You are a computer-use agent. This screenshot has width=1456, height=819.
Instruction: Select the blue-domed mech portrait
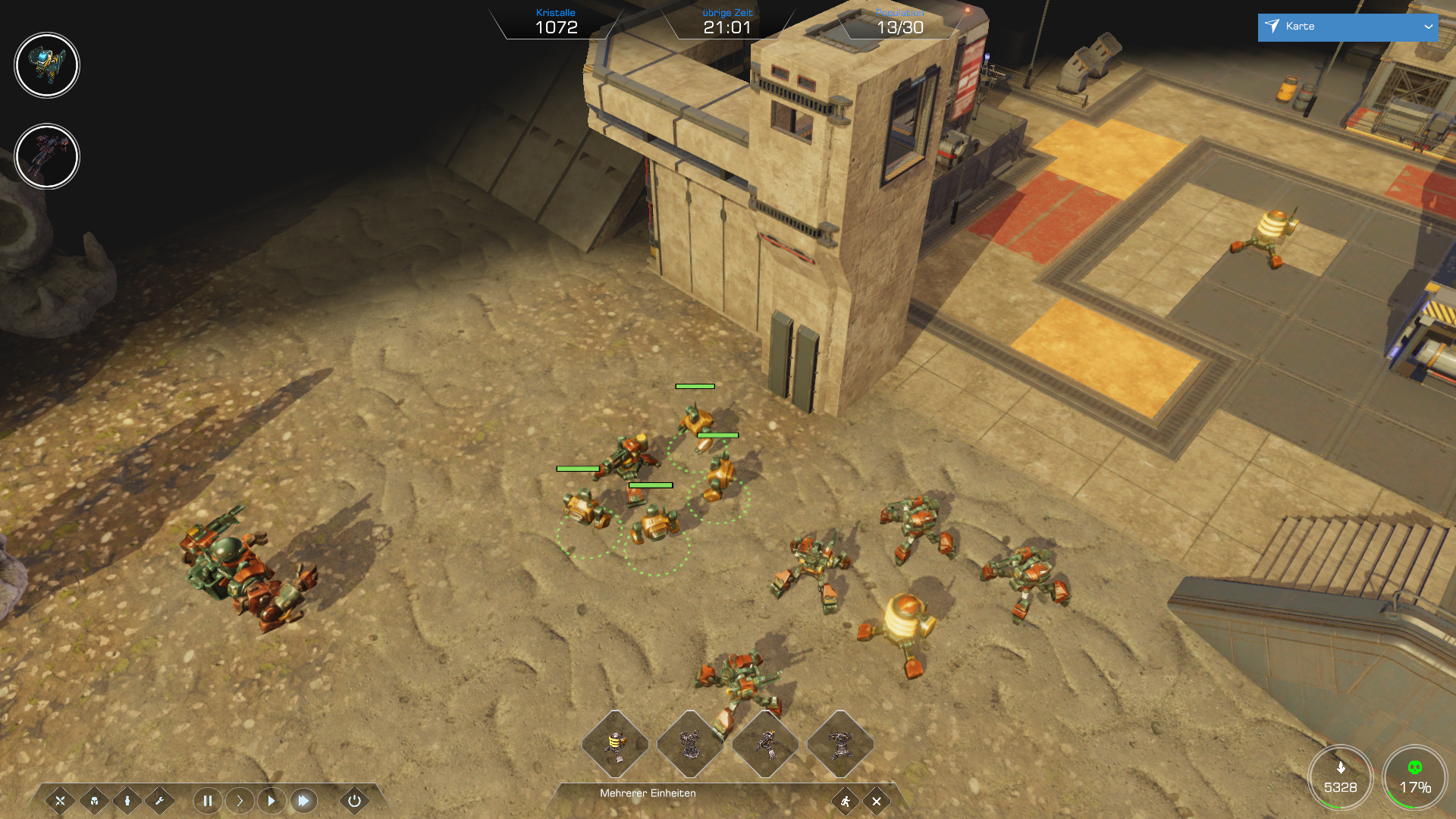pos(47,65)
